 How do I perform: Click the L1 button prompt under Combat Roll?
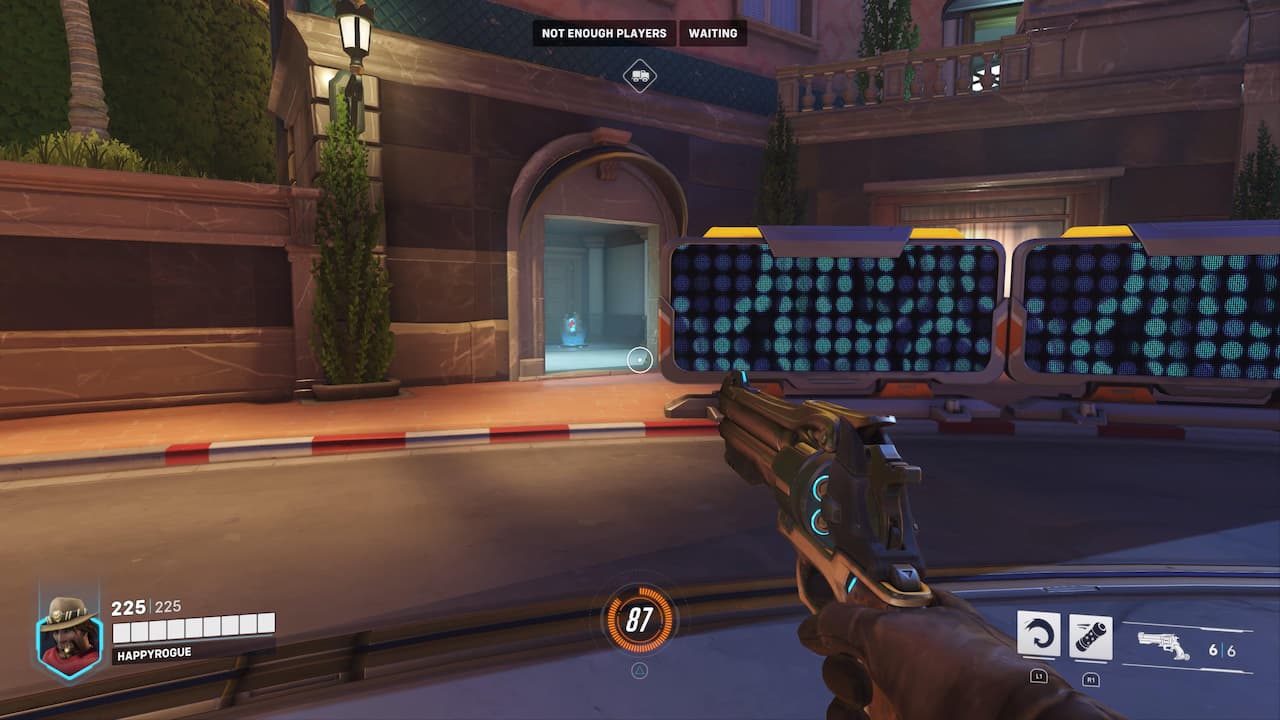tap(1040, 679)
